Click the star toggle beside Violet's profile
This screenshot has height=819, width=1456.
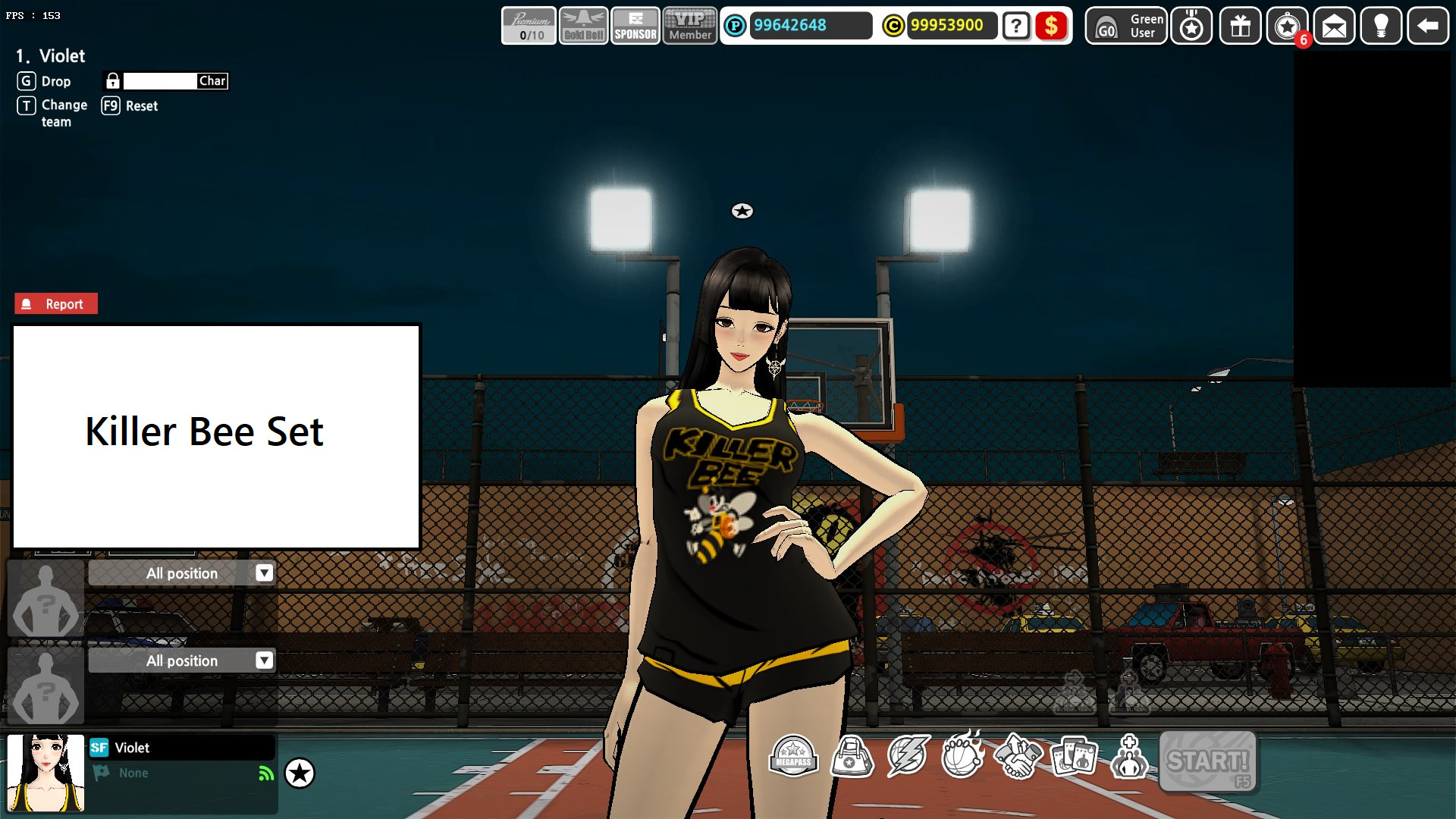300,773
